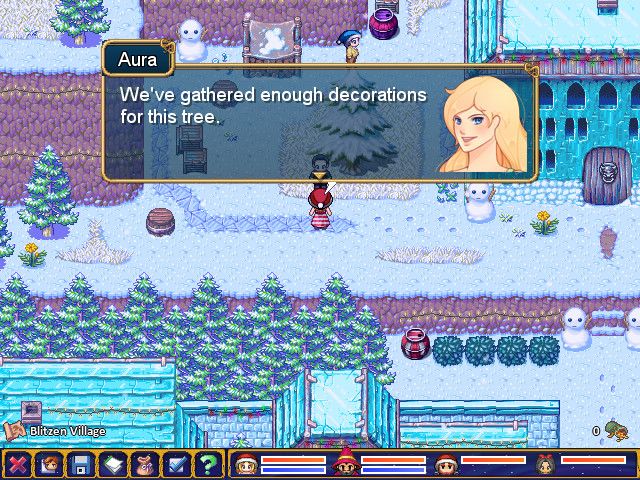640x480 pixels.
Task: Select the blonde Santa-hat party member portrait
Action: 245,464
